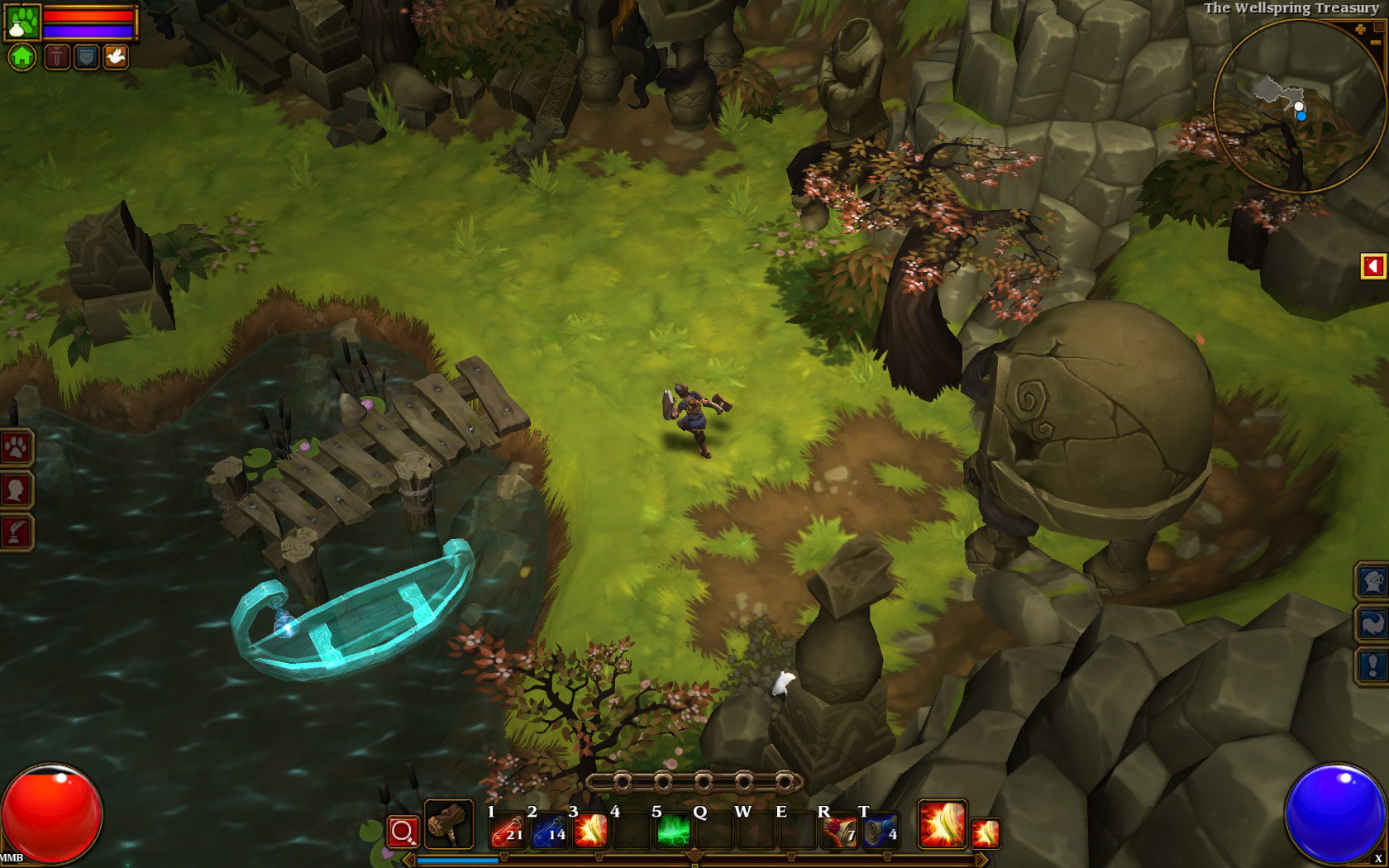Screen dimensions: 1389x868
Task: Open the character head silhouette panel
Action: pos(16,490)
